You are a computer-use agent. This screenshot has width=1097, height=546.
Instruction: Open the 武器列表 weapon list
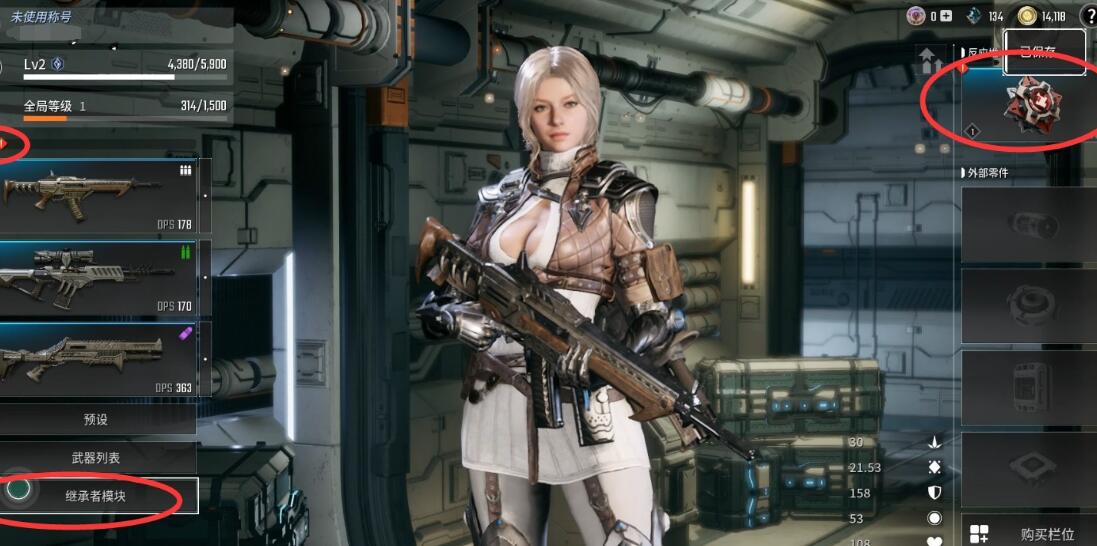[x=97, y=458]
